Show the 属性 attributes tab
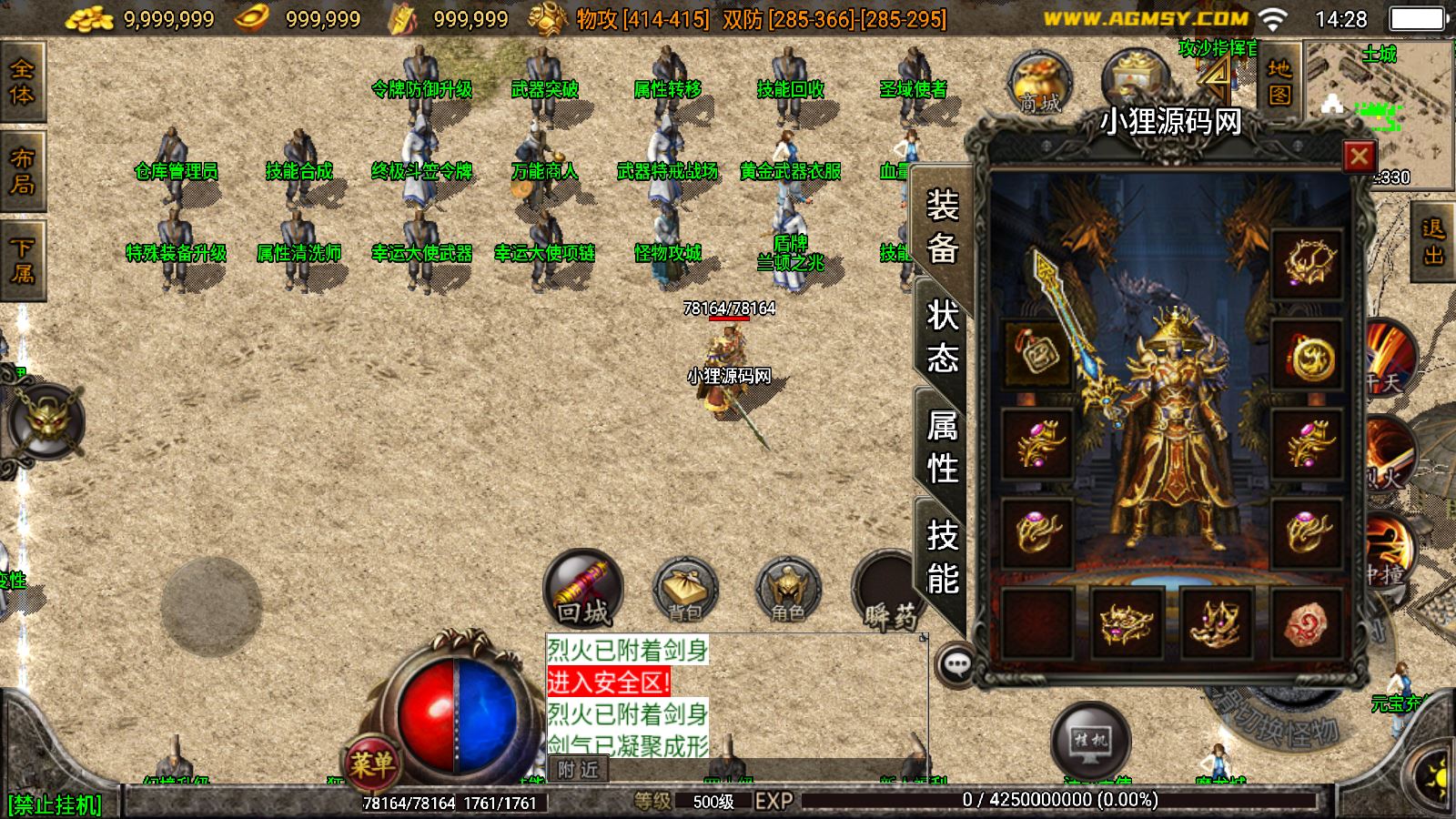The height and width of the screenshot is (819, 1456). click(x=942, y=447)
